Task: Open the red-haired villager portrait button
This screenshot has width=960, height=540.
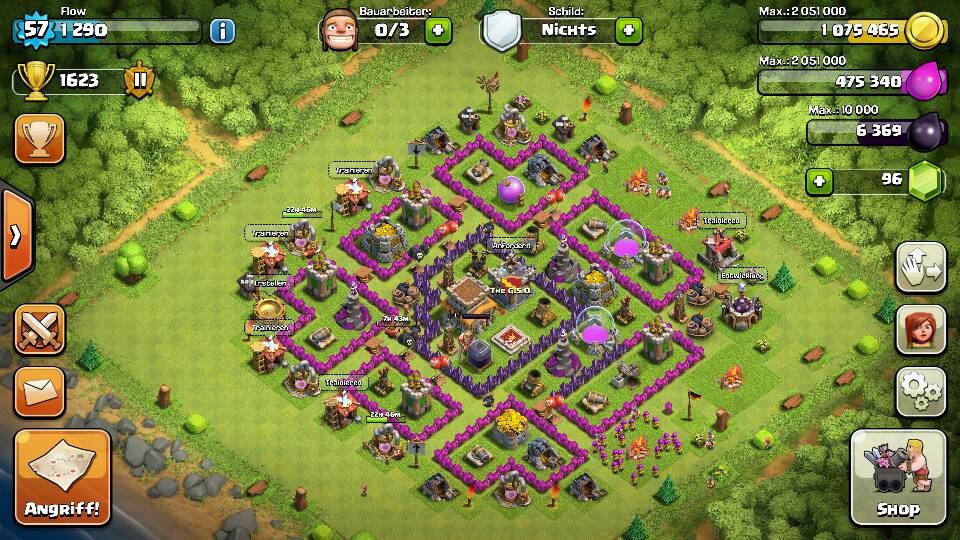Action: (920, 329)
